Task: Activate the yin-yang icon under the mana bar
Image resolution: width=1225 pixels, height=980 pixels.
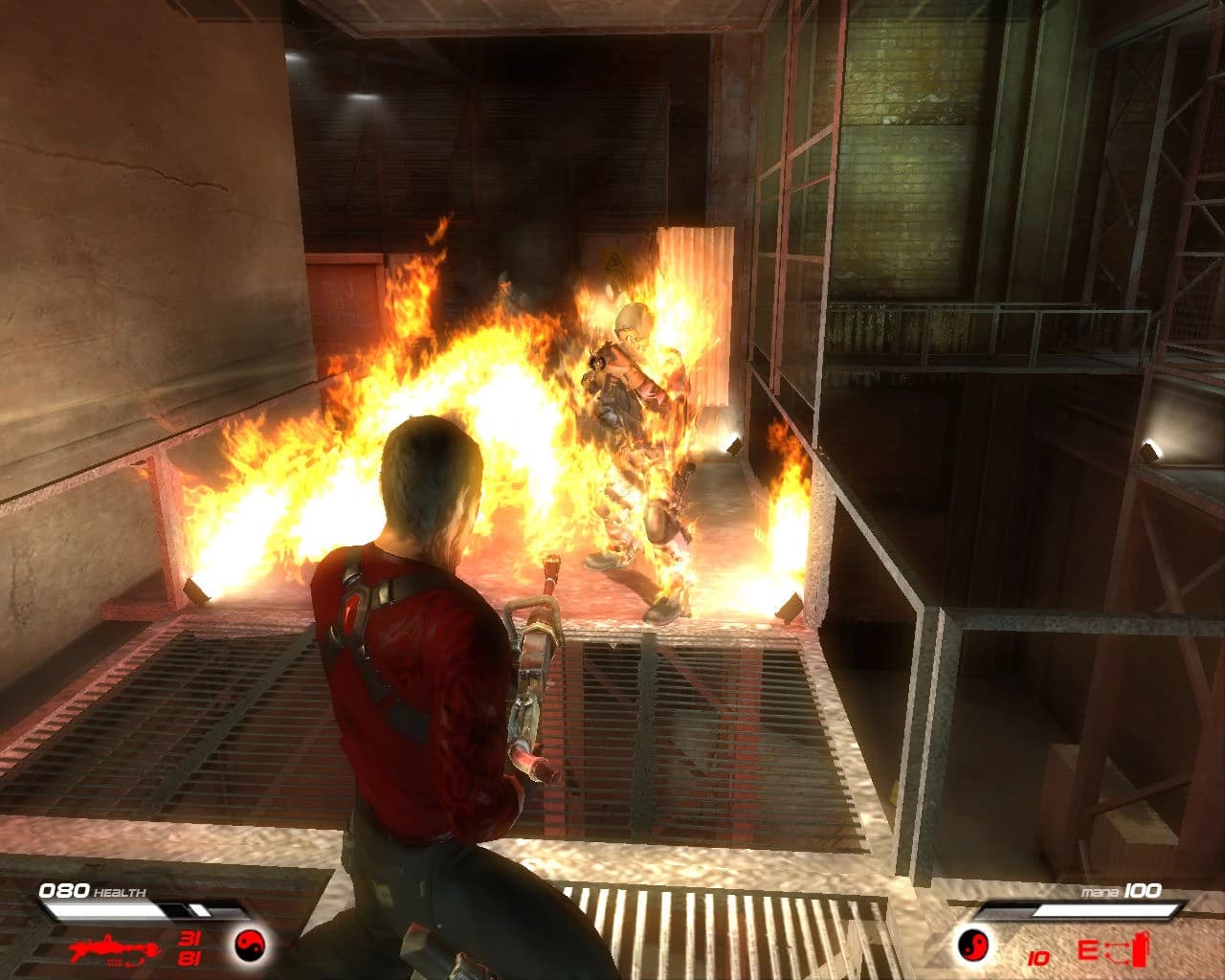Action: pos(974,946)
